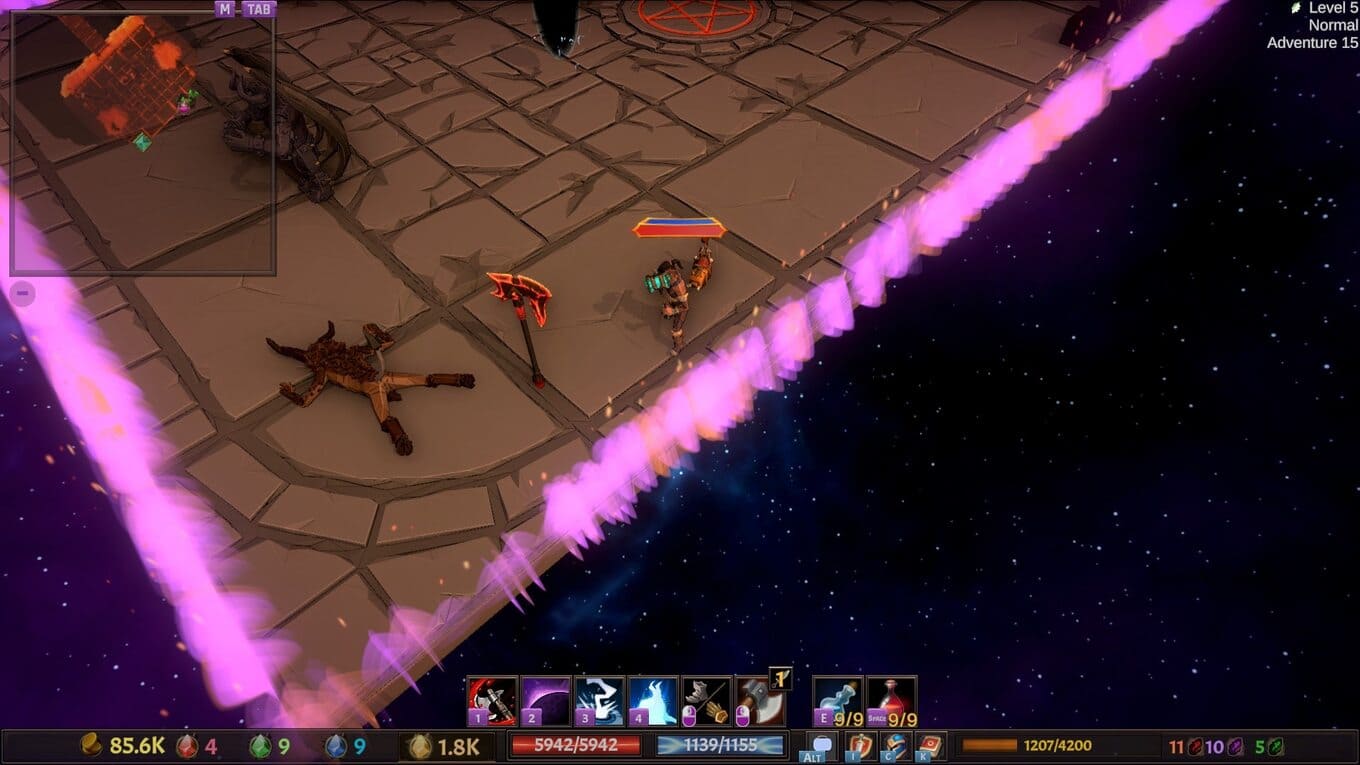The image size is (1360, 765).
Task: Collapse the minimap with the minus button
Action: click(x=23, y=293)
